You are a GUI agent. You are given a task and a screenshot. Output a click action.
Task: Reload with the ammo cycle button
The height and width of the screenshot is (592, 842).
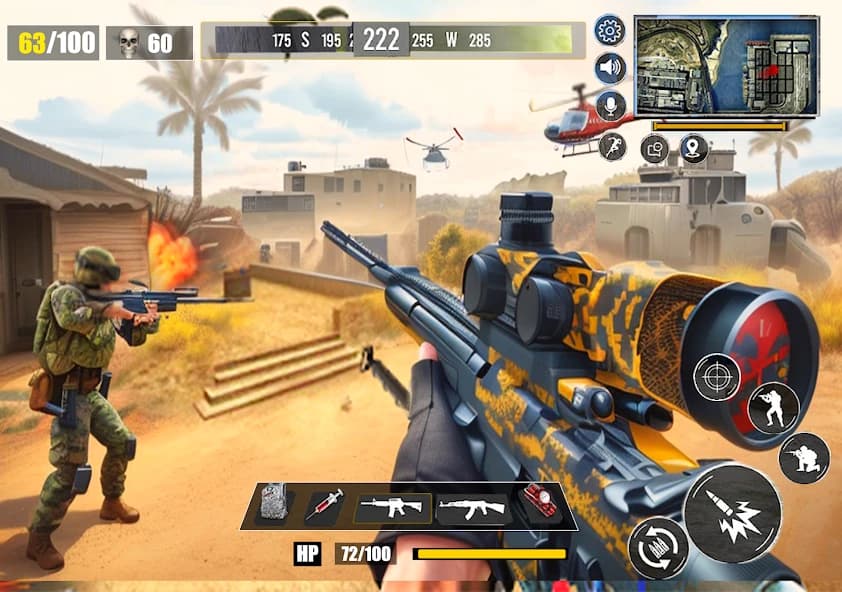pos(657,547)
